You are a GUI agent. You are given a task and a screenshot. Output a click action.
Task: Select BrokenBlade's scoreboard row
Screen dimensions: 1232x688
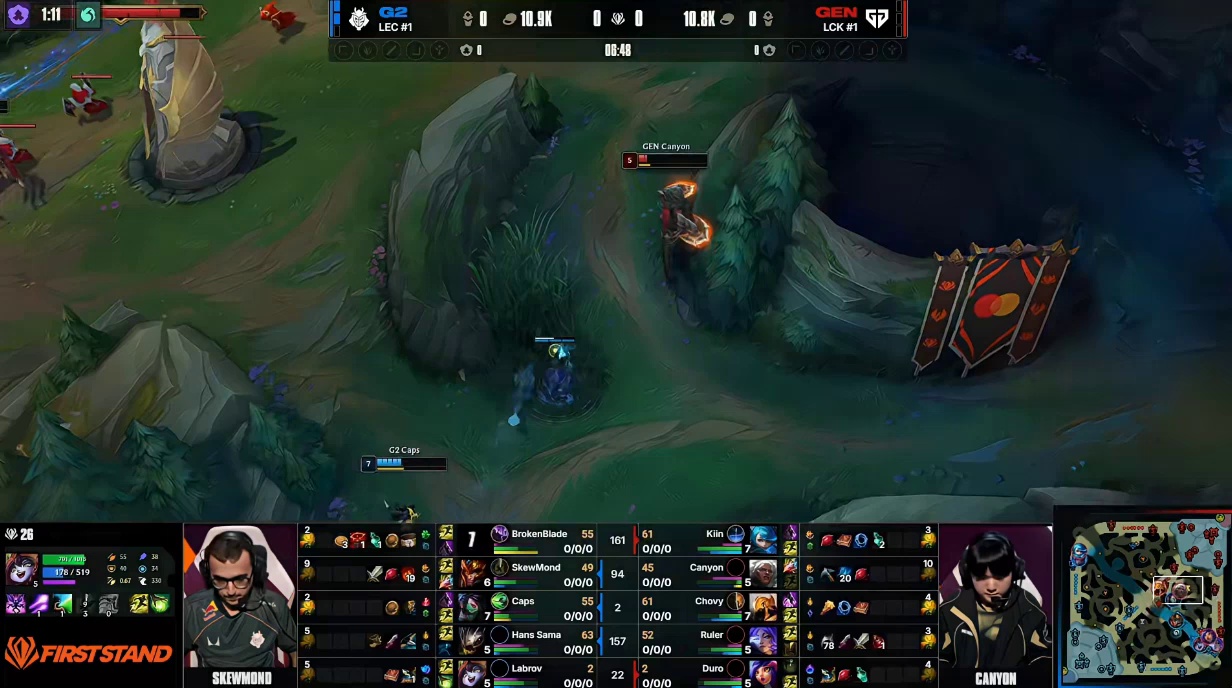coord(540,540)
